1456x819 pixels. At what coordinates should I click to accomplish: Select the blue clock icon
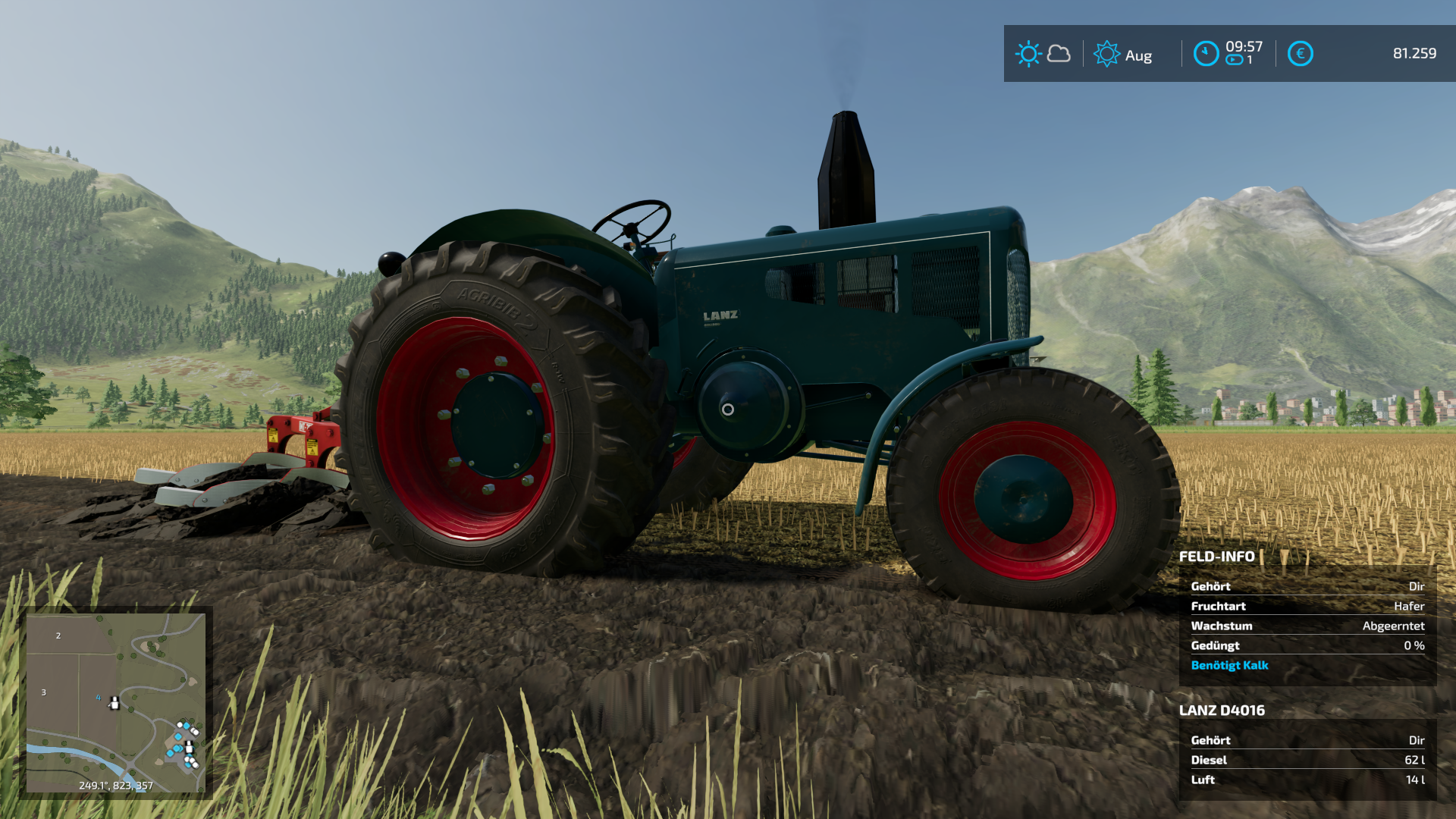(x=1206, y=54)
